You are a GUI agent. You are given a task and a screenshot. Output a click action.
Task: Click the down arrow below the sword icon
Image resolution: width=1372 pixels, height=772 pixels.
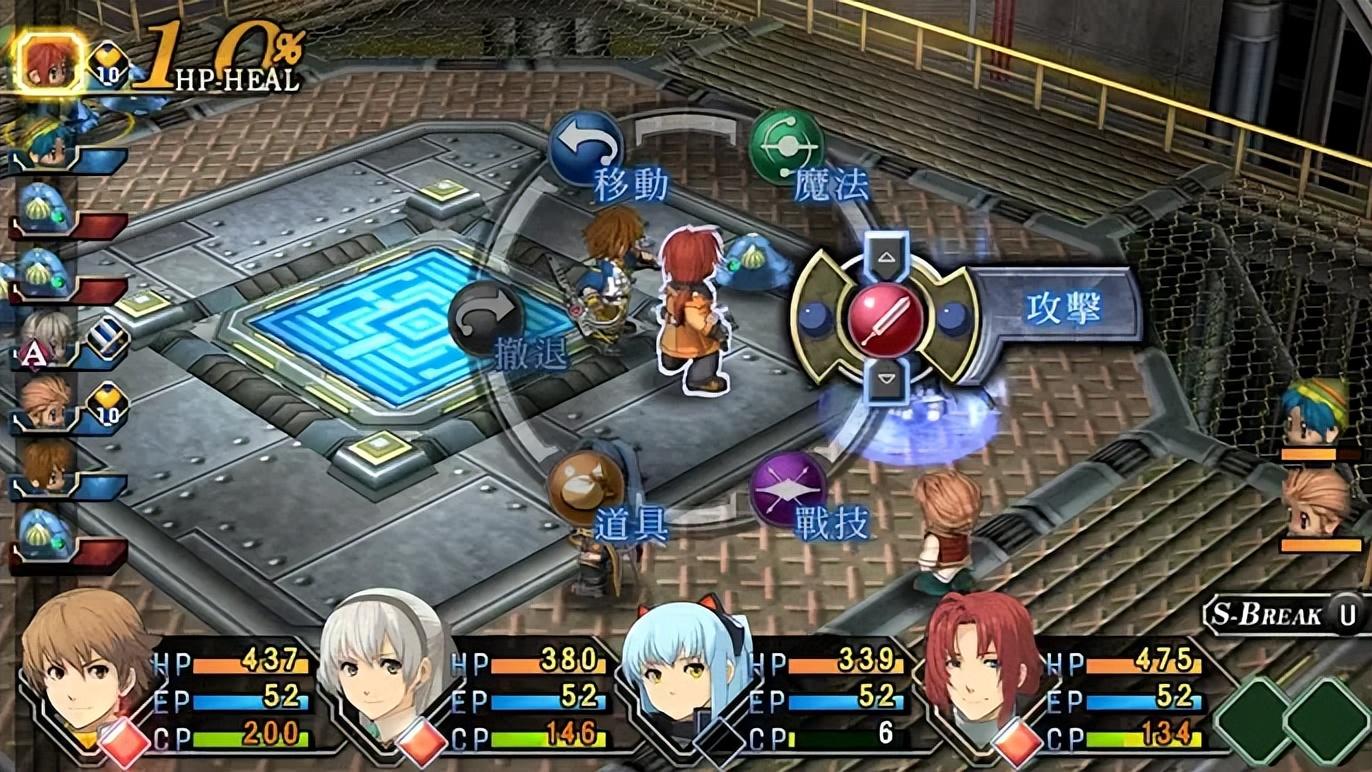click(885, 378)
